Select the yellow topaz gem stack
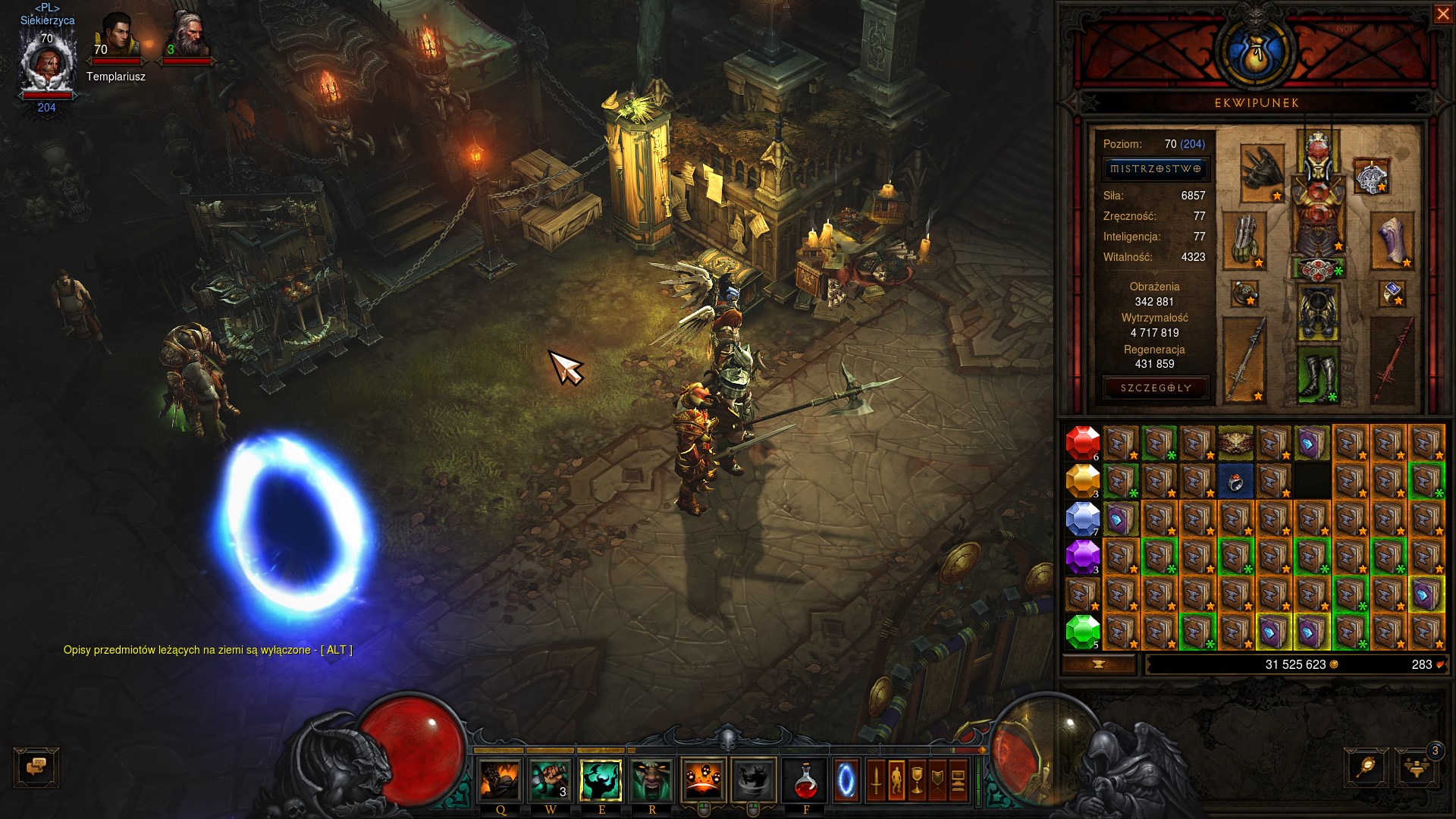The height and width of the screenshot is (819, 1456). coord(1082,481)
